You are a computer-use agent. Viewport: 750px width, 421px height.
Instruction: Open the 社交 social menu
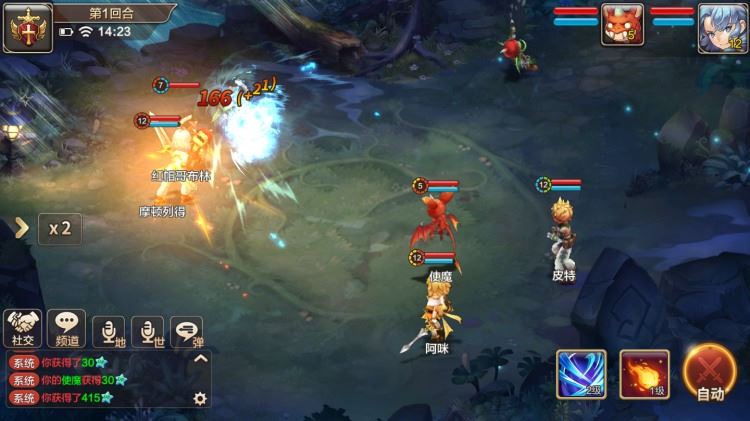click(x=22, y=326)
